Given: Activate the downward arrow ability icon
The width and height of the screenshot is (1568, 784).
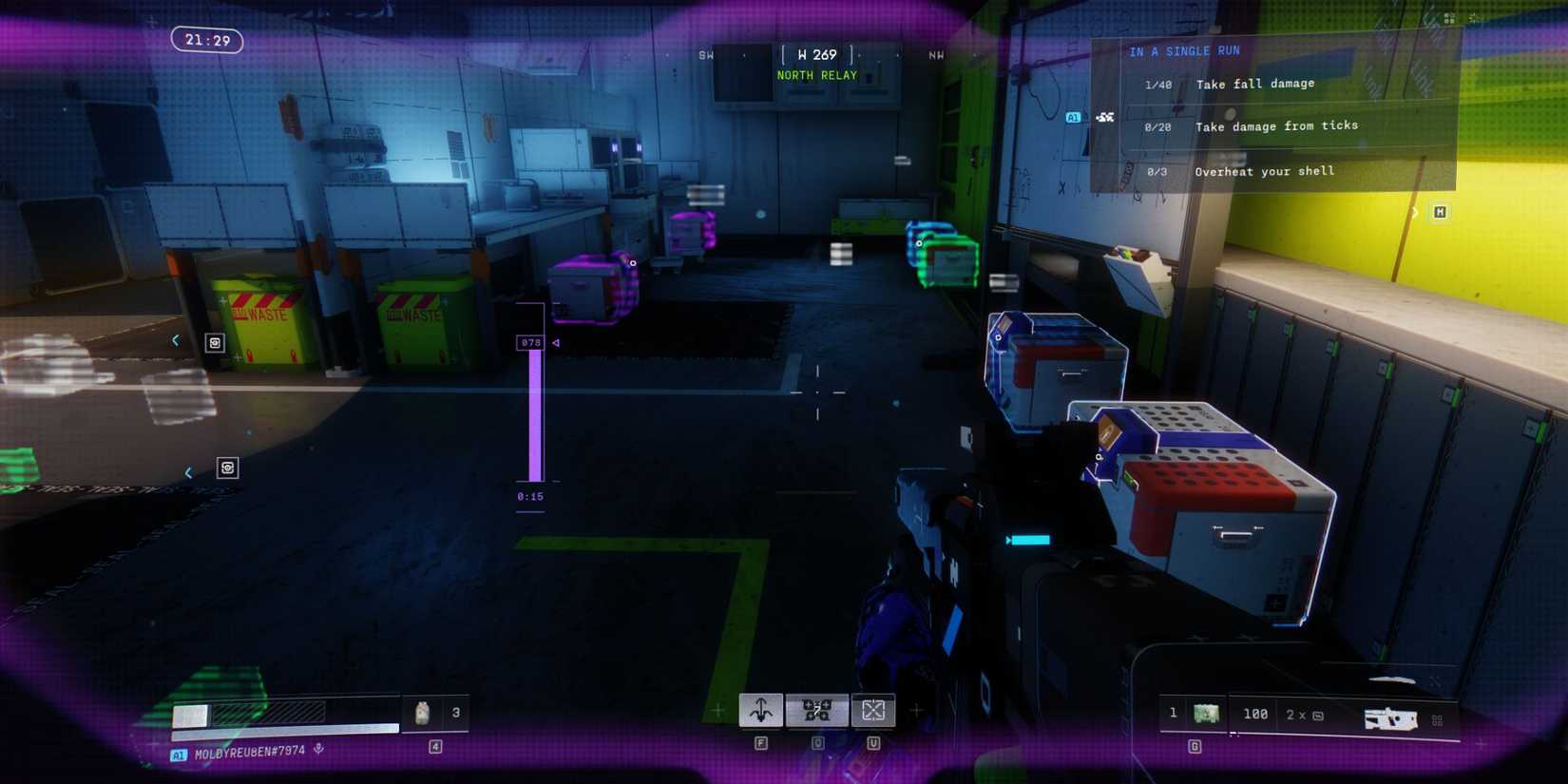Looking at the screenshot, I should pyautogui.click(x=761, y=710).
